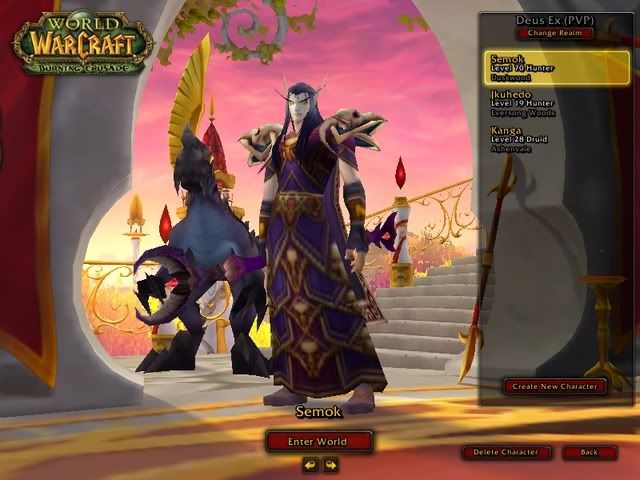
Task: Go Back to the login screen
Action: [589, 452]
